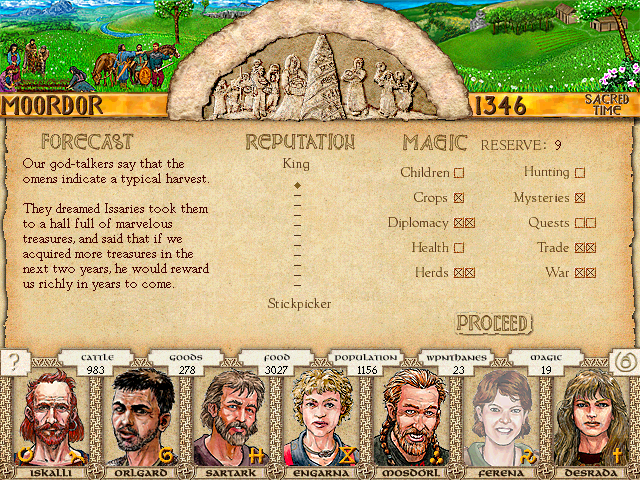
Task: Allocate magic to Children
Action: pos(459,173)
